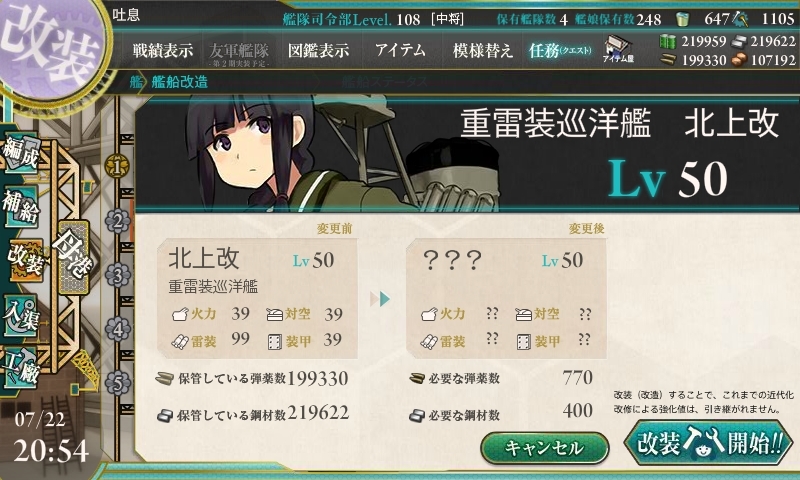Open 図鑑表示 encyclopedia menu
The height and width of the screenshot is (480, 800).
point(318,50)
